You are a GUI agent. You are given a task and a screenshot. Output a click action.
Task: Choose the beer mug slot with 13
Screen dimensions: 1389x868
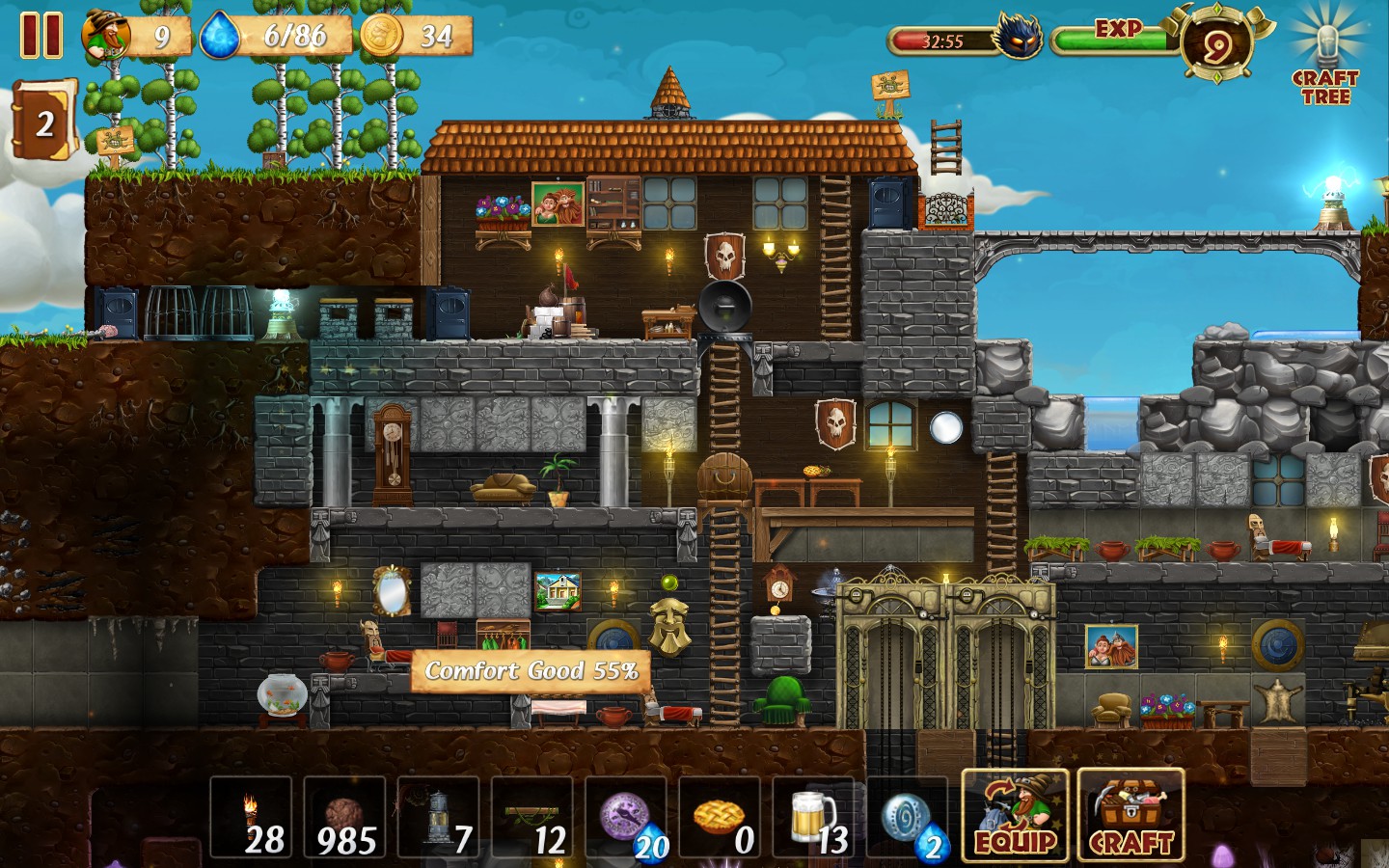click(x=814, y=818)
